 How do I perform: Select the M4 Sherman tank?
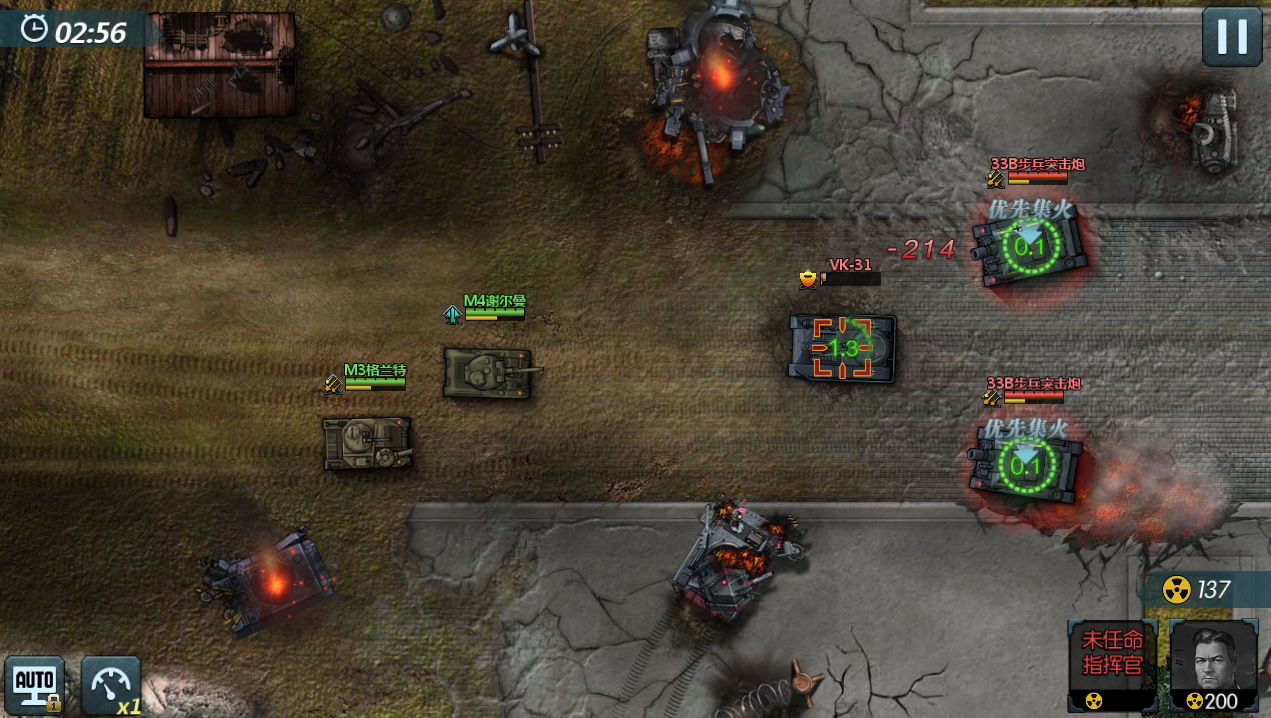pyautogui.click(x=488, y=372)
